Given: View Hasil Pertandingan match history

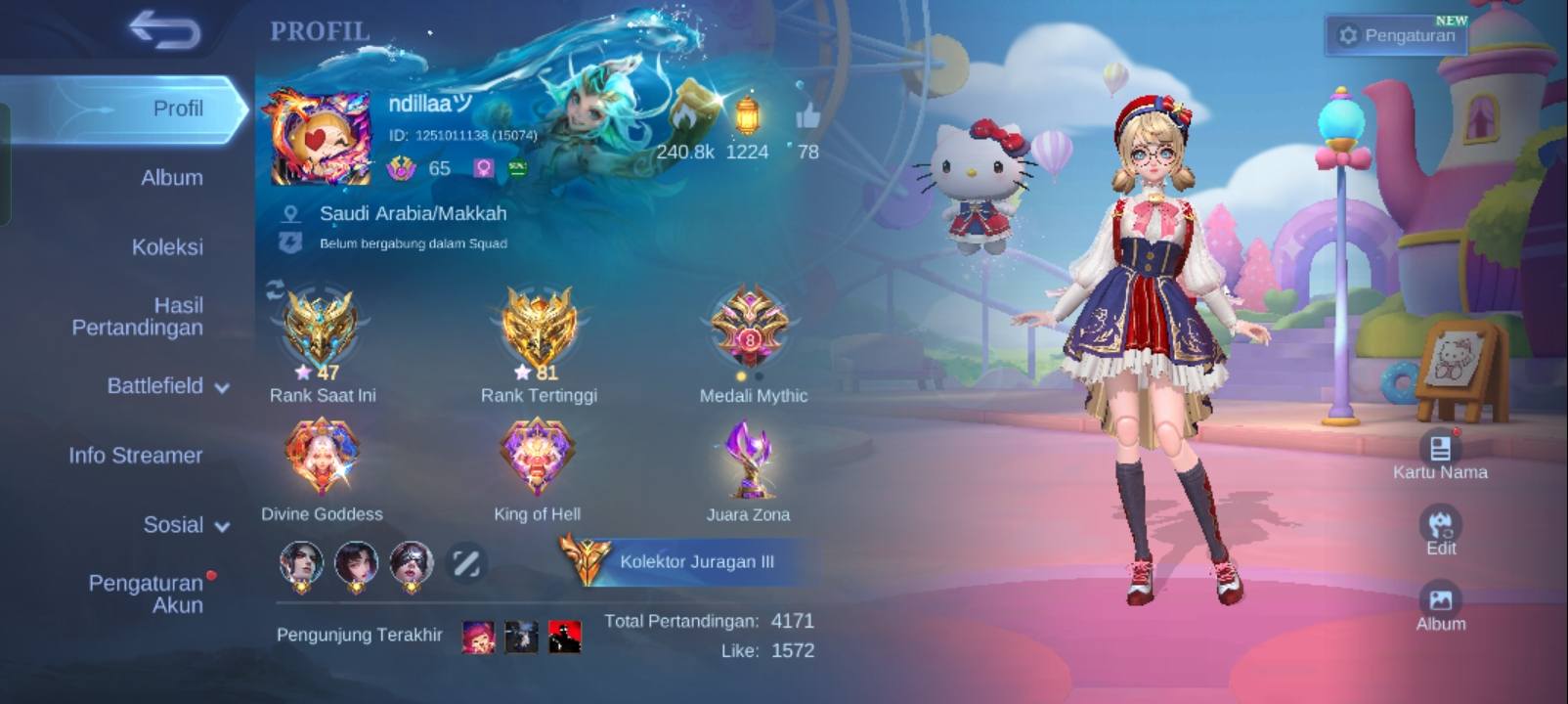Looking at the screenshot, I should [138, 317].
